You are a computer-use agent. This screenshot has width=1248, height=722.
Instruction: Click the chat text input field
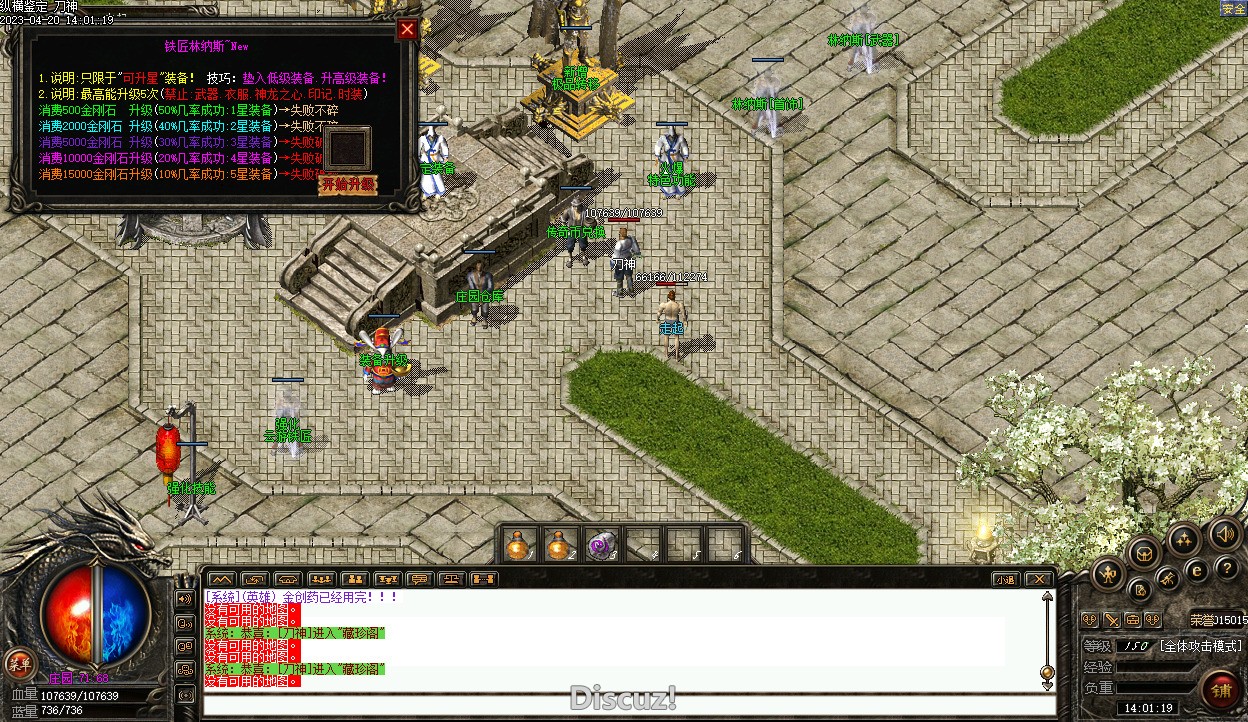pyautogui.click(x=620, y=704)
